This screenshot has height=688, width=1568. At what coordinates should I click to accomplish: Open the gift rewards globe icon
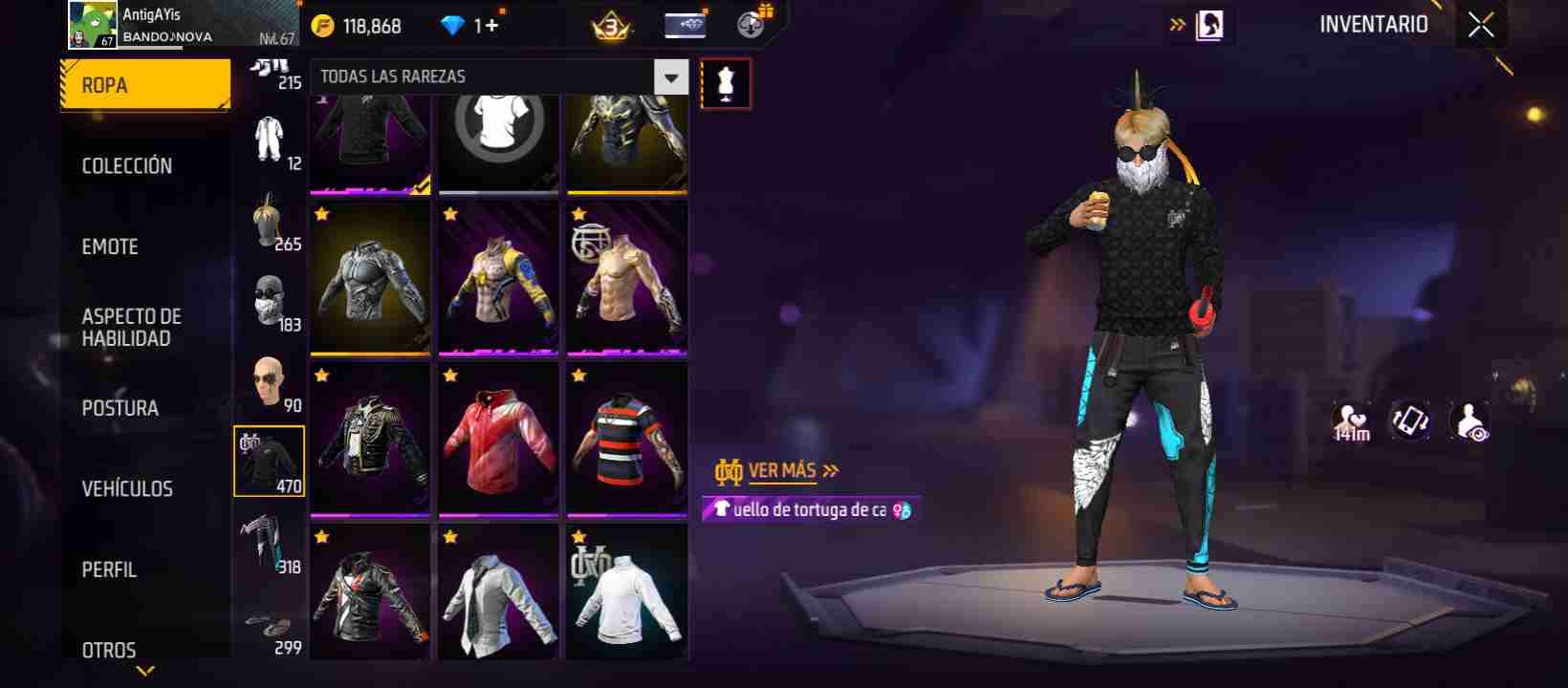click(x=751, y=23)
